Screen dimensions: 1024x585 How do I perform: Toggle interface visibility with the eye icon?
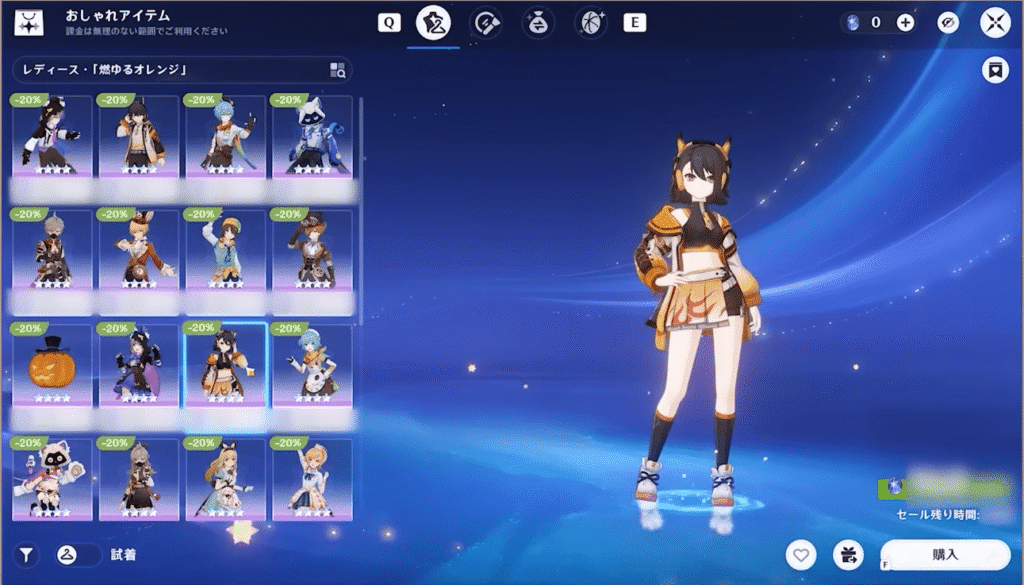tap(948, 22)
